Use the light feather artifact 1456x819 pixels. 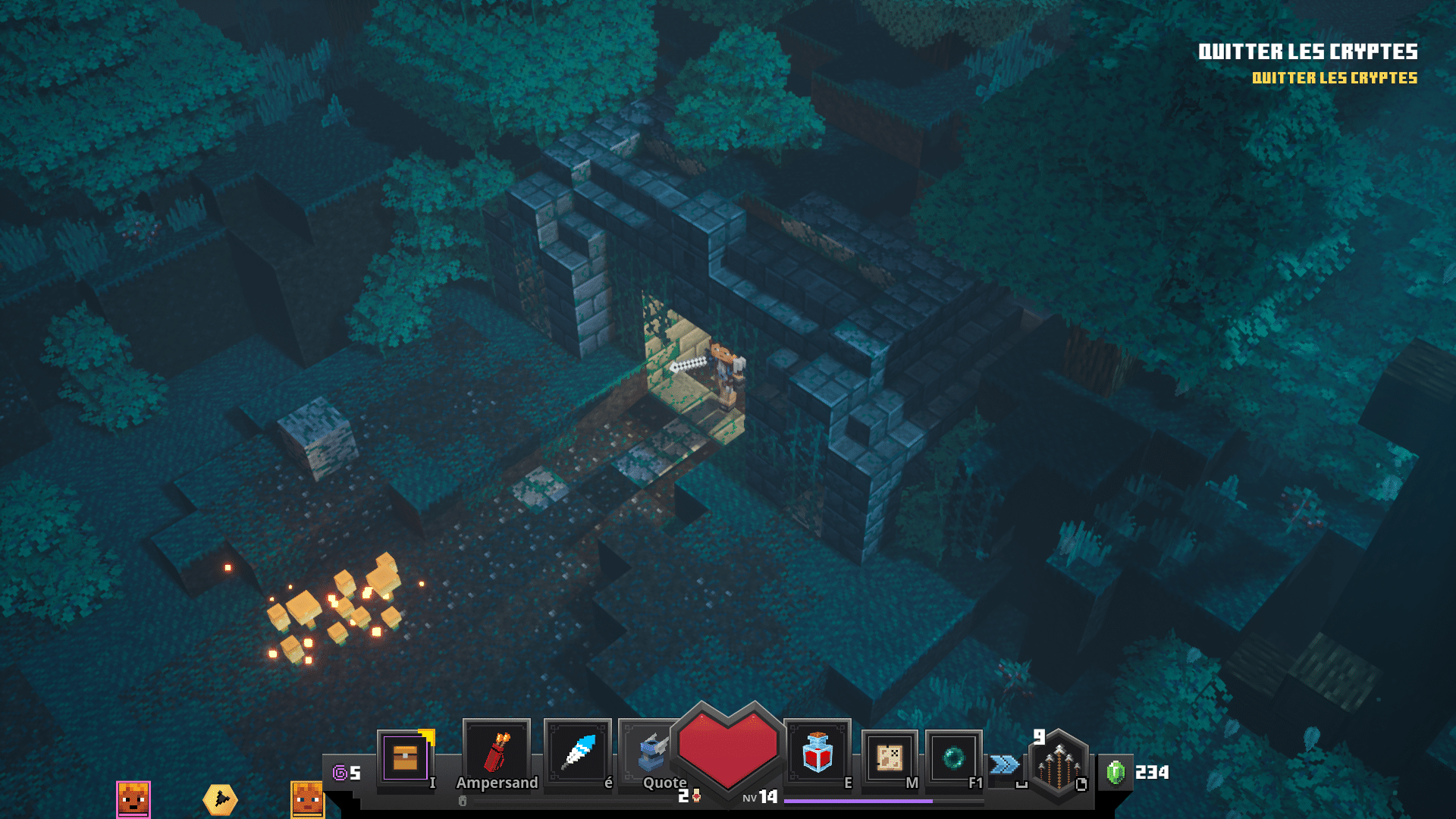[578, 752]
